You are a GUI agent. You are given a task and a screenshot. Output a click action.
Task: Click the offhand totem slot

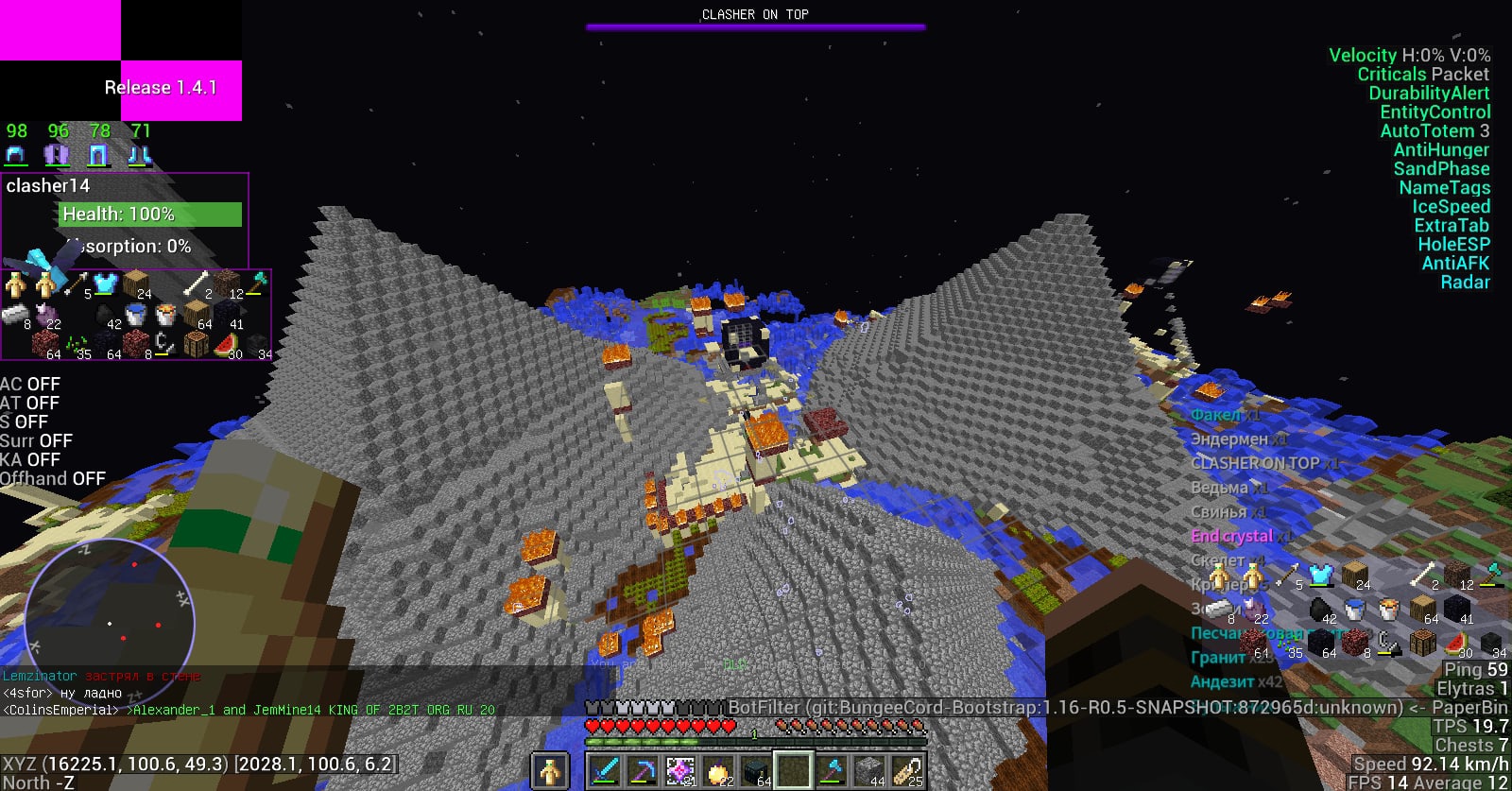550,771
